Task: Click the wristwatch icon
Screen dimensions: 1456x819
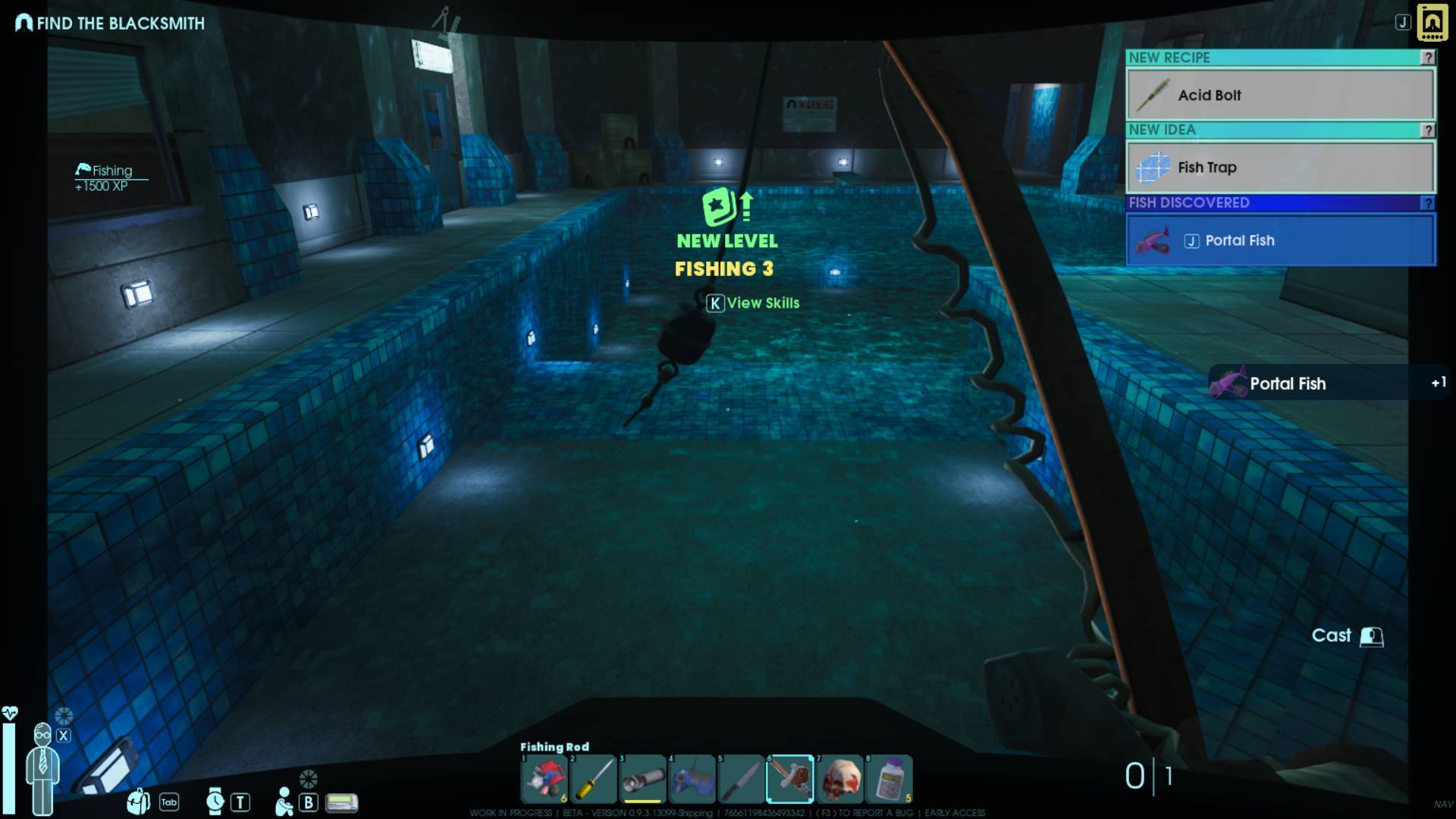Action: (215, 801)
